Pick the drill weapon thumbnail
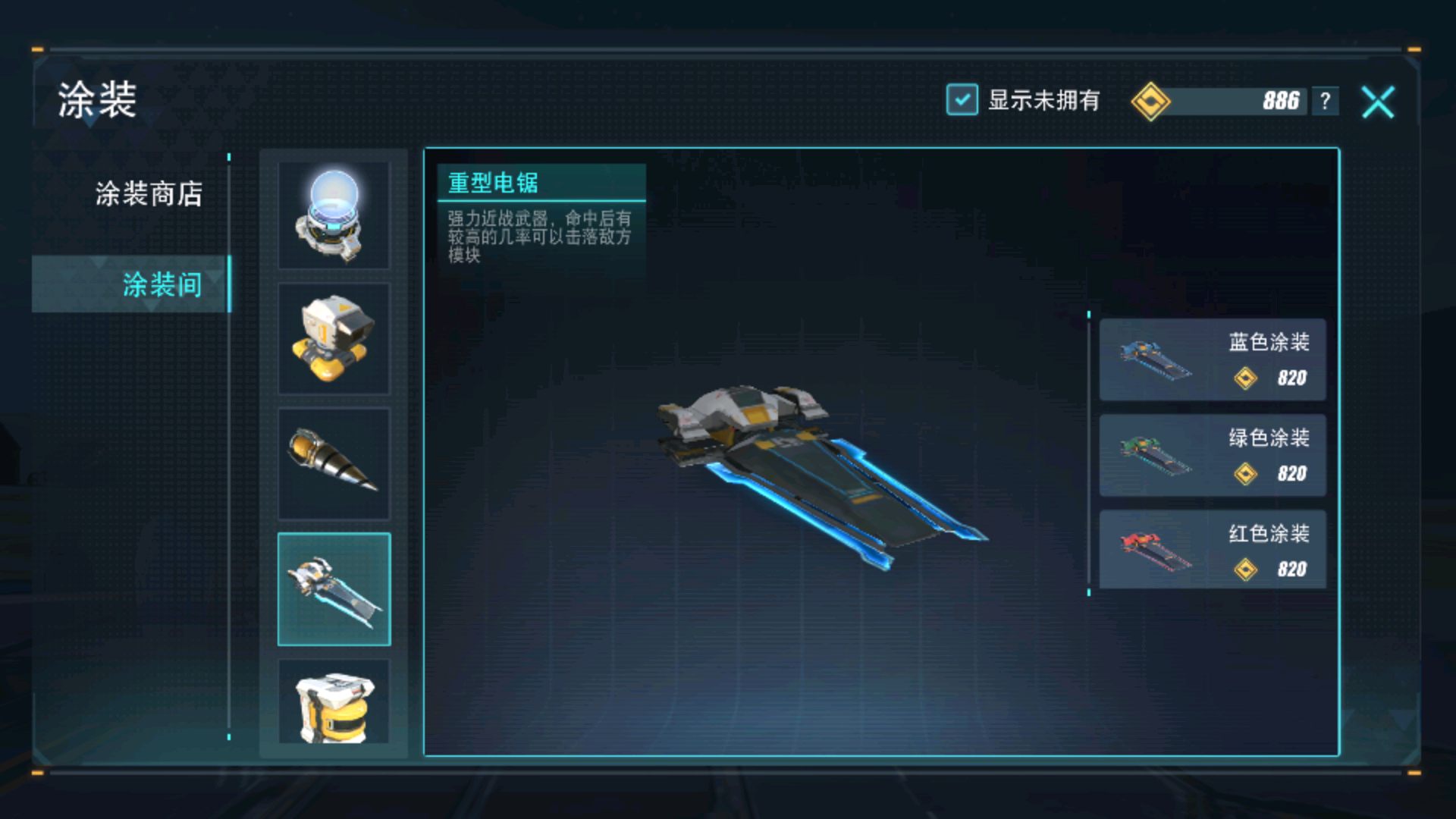1456x819 pixels. (334, 463)
